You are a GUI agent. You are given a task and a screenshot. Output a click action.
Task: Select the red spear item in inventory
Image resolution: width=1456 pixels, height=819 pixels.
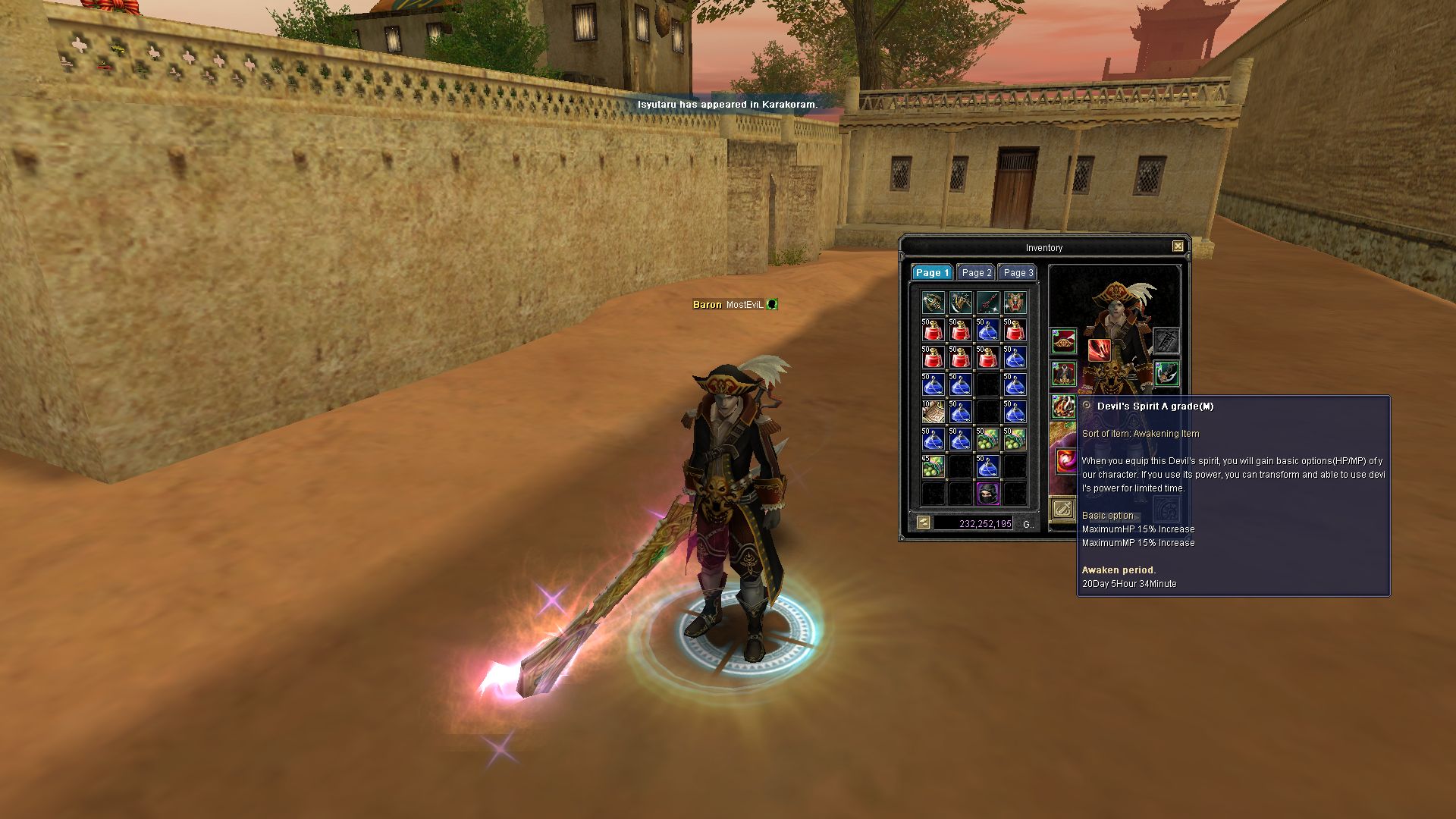tap(987, 303)
